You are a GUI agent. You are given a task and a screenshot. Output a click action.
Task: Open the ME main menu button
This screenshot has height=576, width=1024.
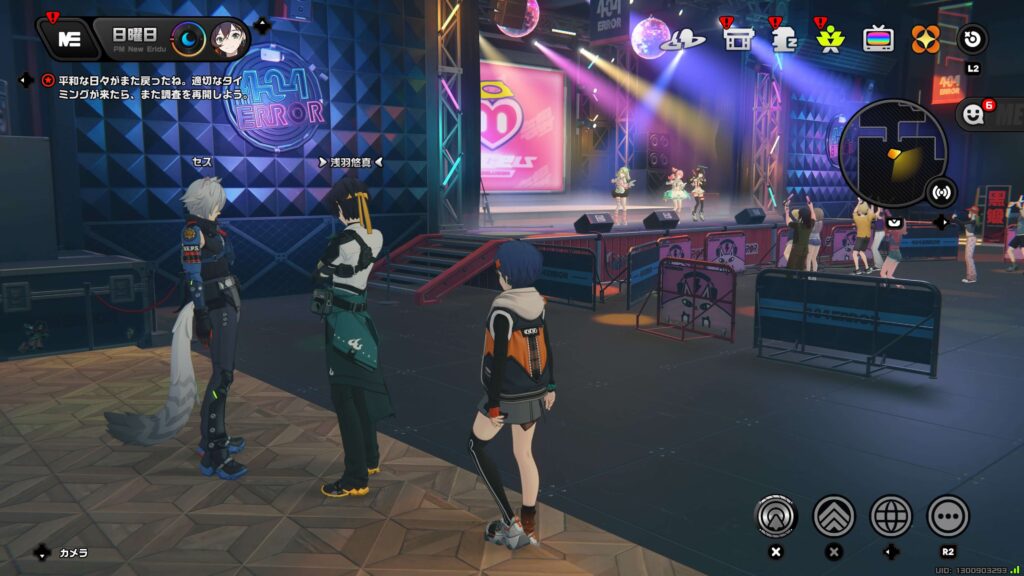[69, 39]
